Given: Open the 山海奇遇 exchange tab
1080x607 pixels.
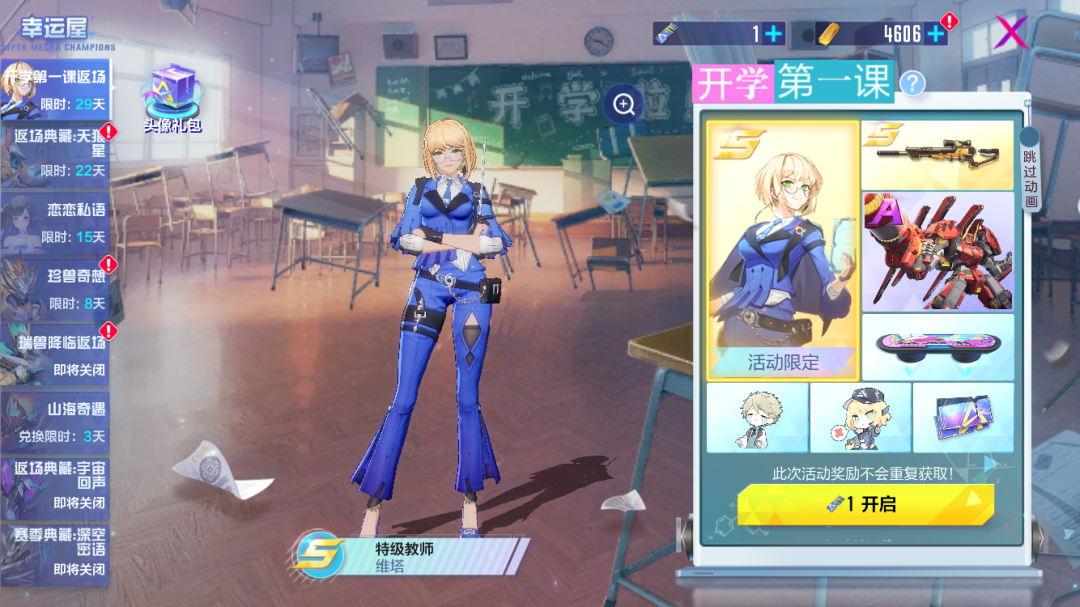Looking at the screenshot, I should click(x=55, y=421).
